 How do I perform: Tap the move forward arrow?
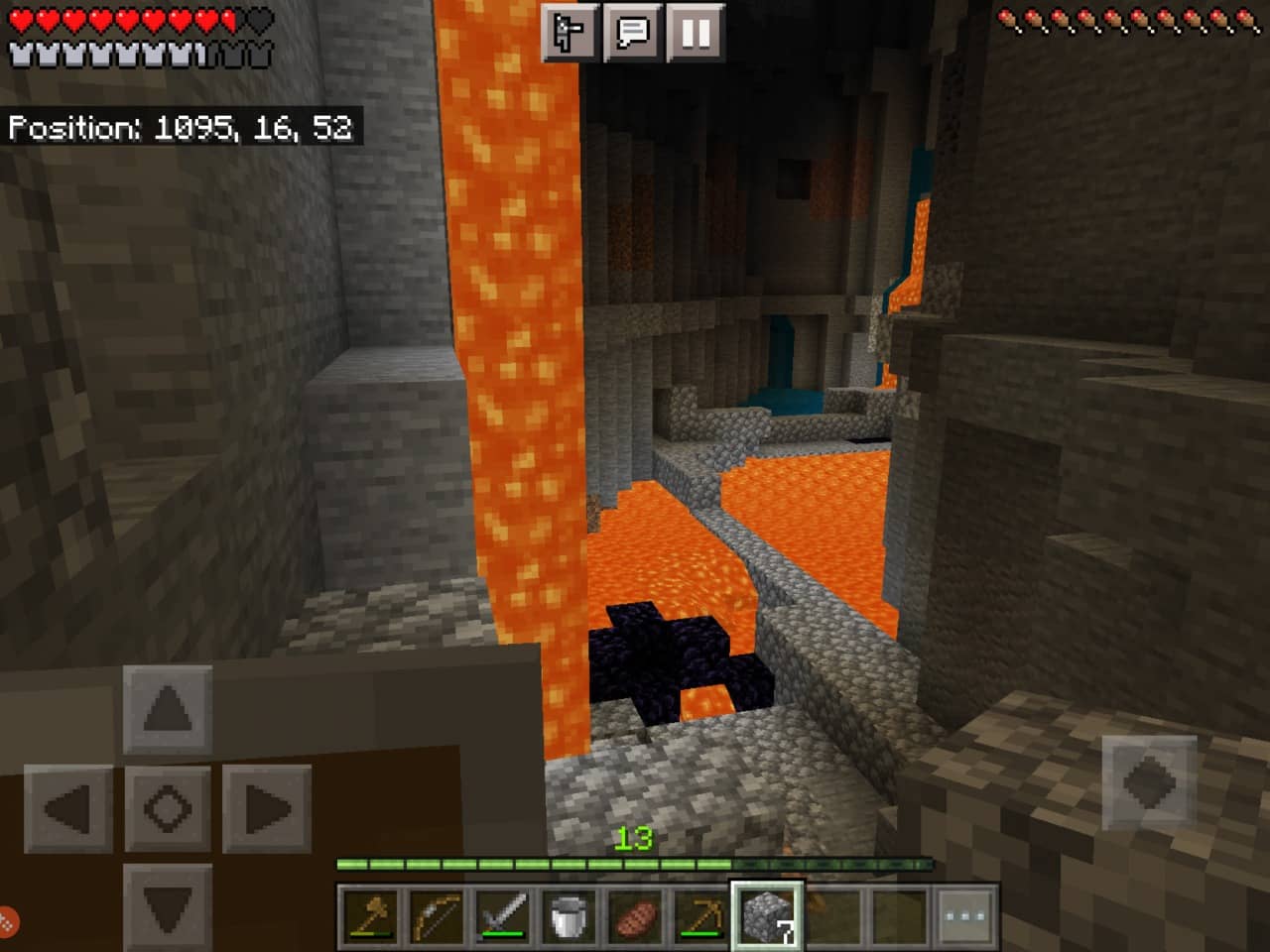click(x=168, y=709)
